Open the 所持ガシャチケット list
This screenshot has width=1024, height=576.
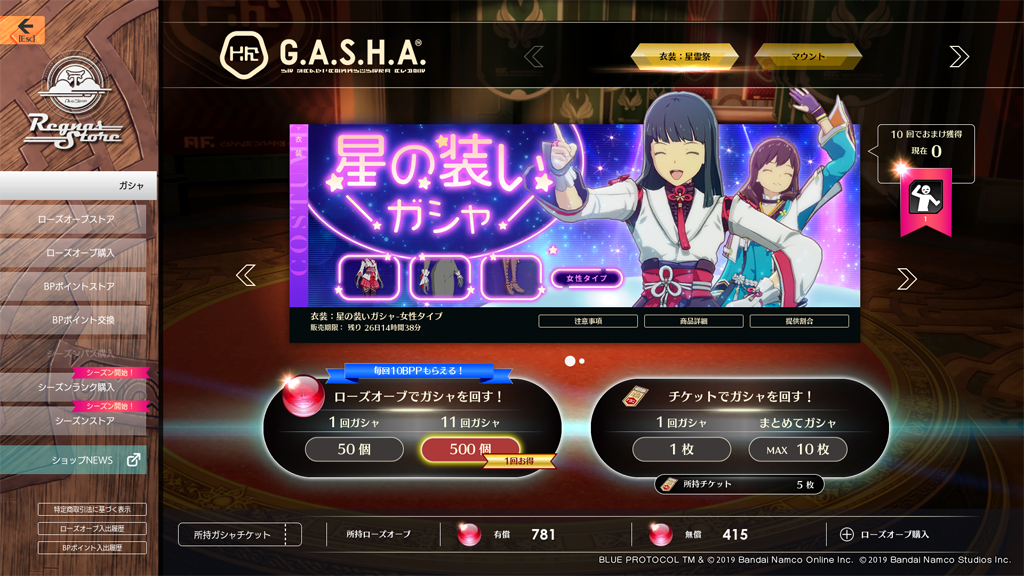[239, 535]
